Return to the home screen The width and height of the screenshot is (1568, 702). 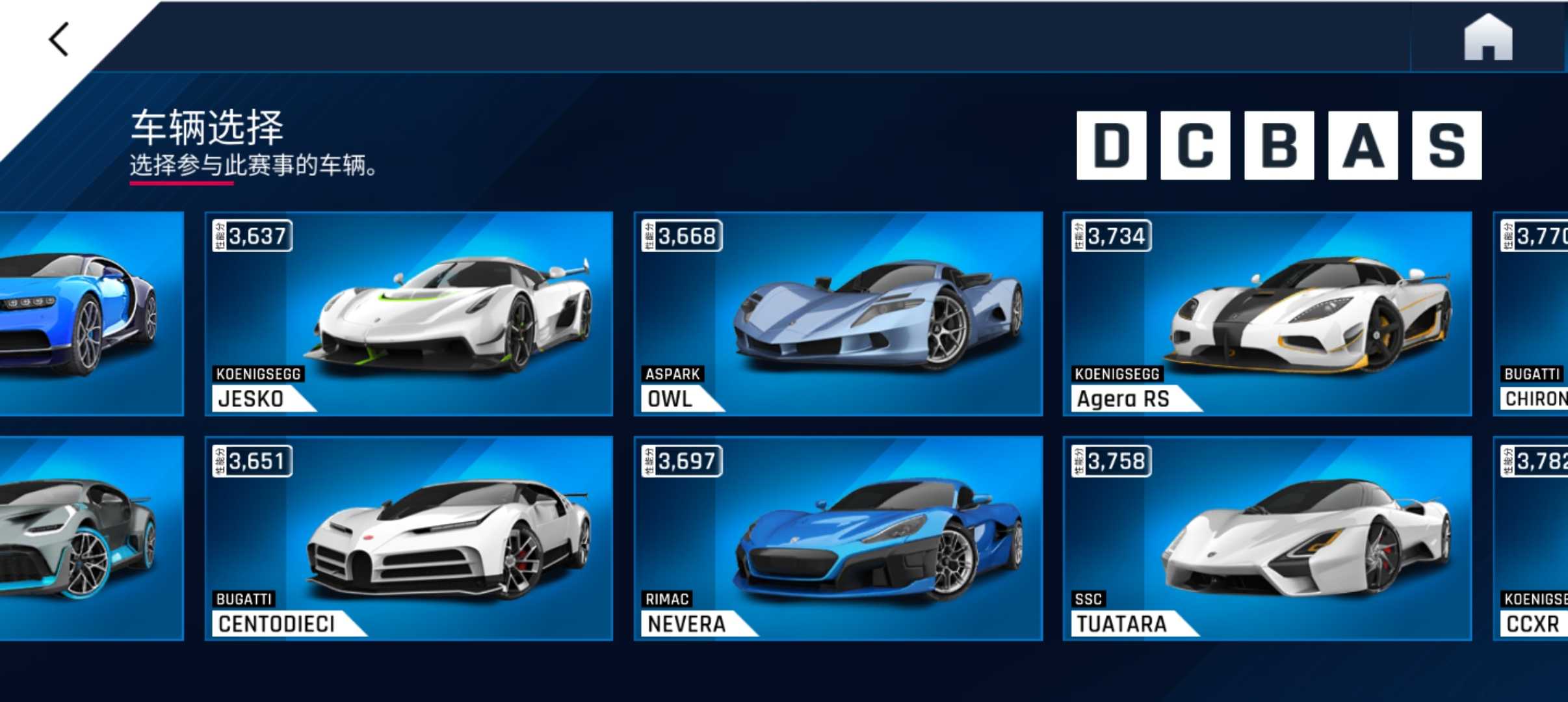pos(1487,38)
